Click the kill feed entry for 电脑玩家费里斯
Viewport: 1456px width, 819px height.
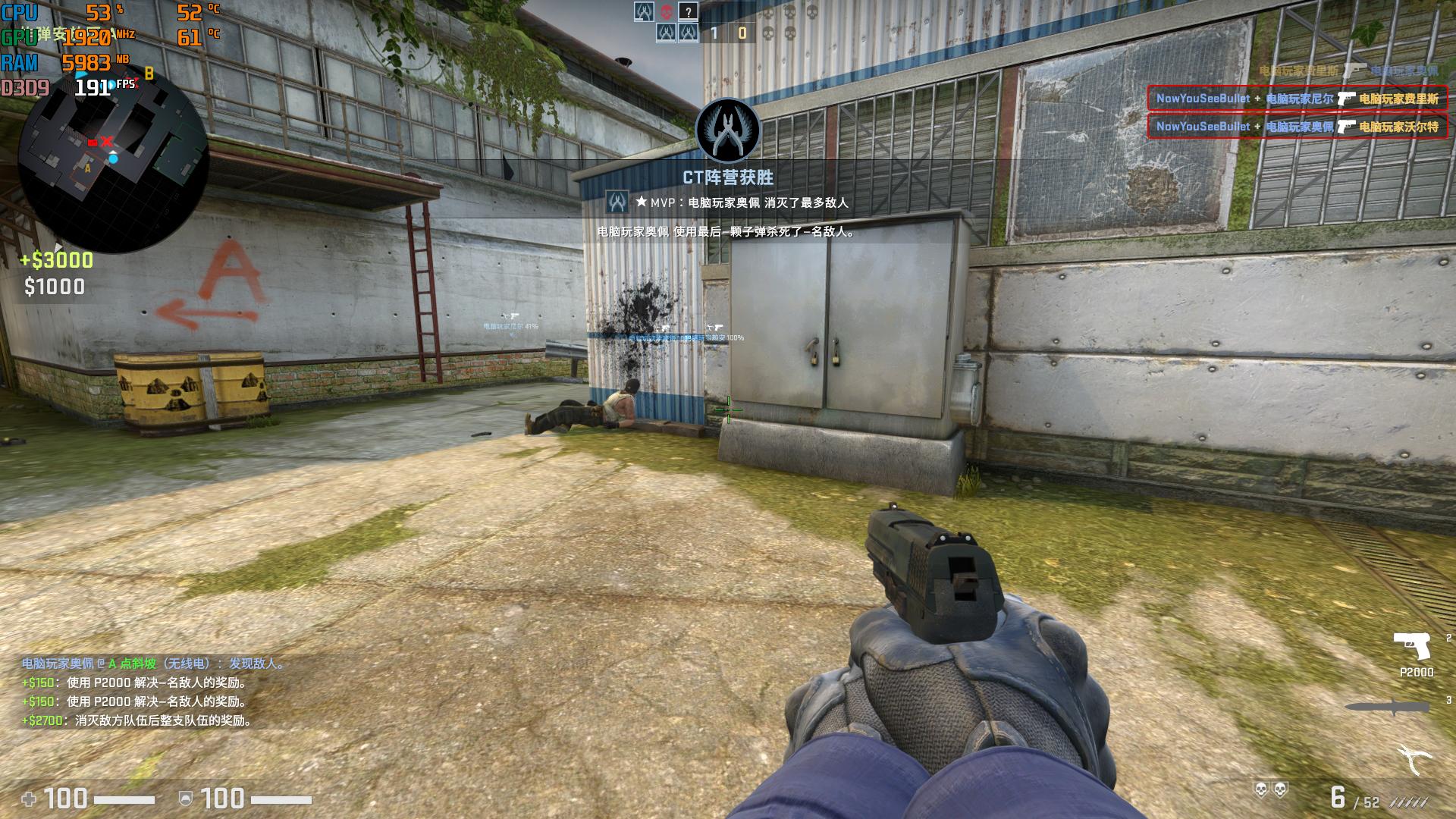click(x=1297, y=99)
